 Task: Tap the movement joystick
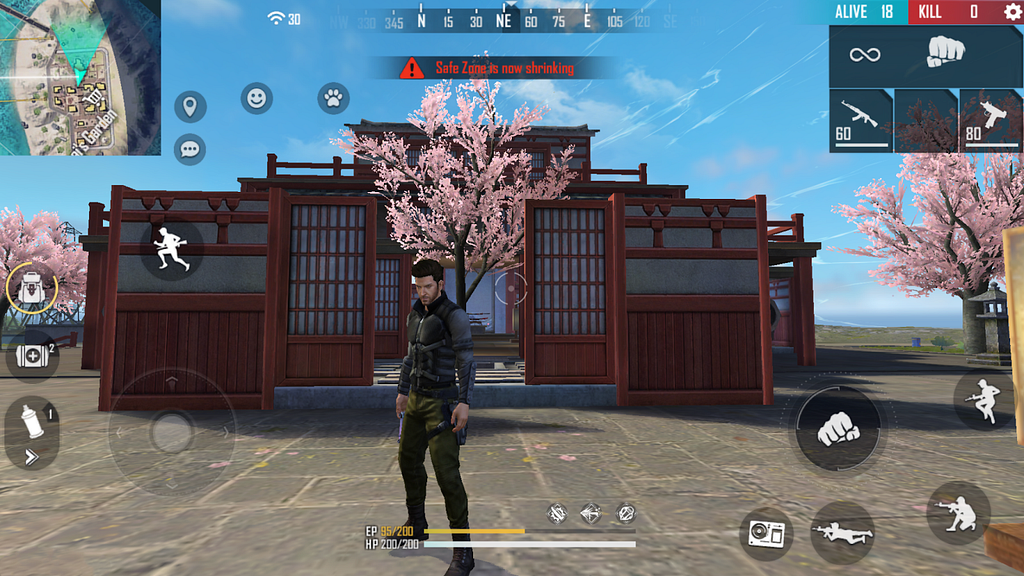[x=171, y=432]
